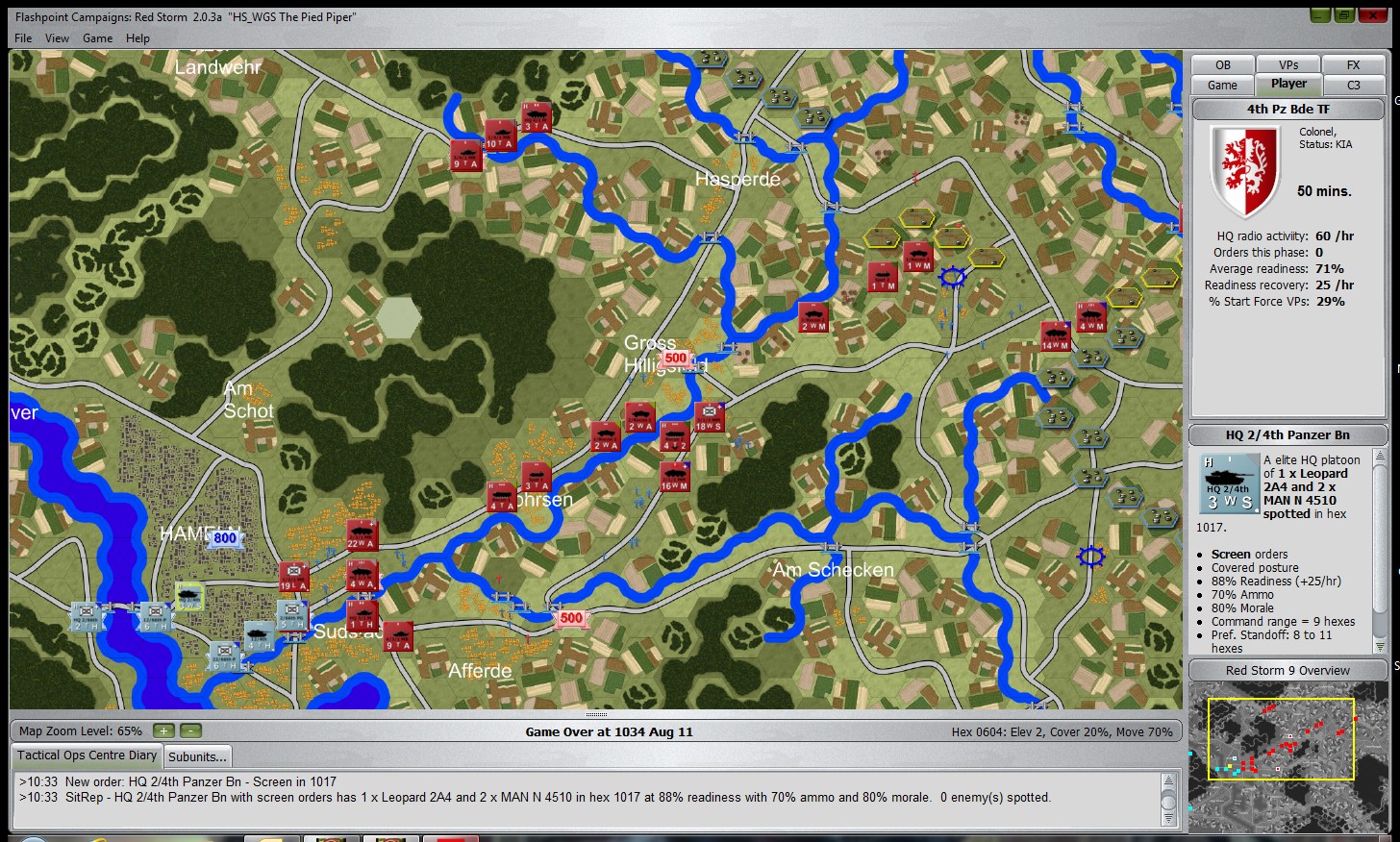This screenshot has height=842, width=1400.
Task: Click the blue 800 objective marker beside HAMELN
Action: click(x=224, y=537)
